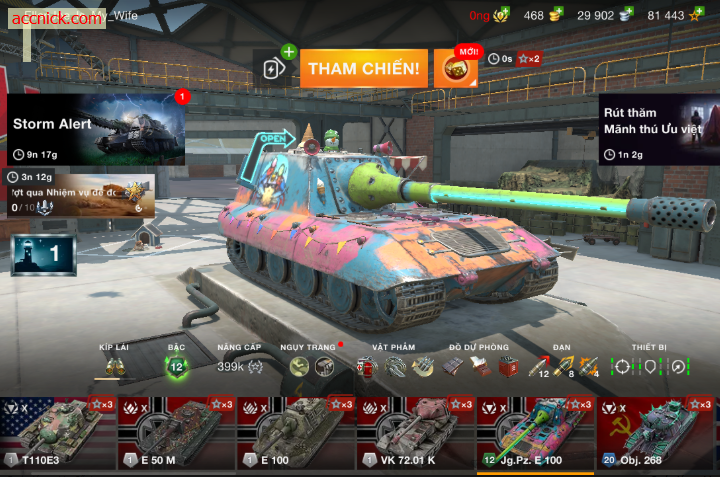Start battle with the THAM CHIẾN! button
The width and height of the screenshot is (720, 477).
tap(364, 68)
